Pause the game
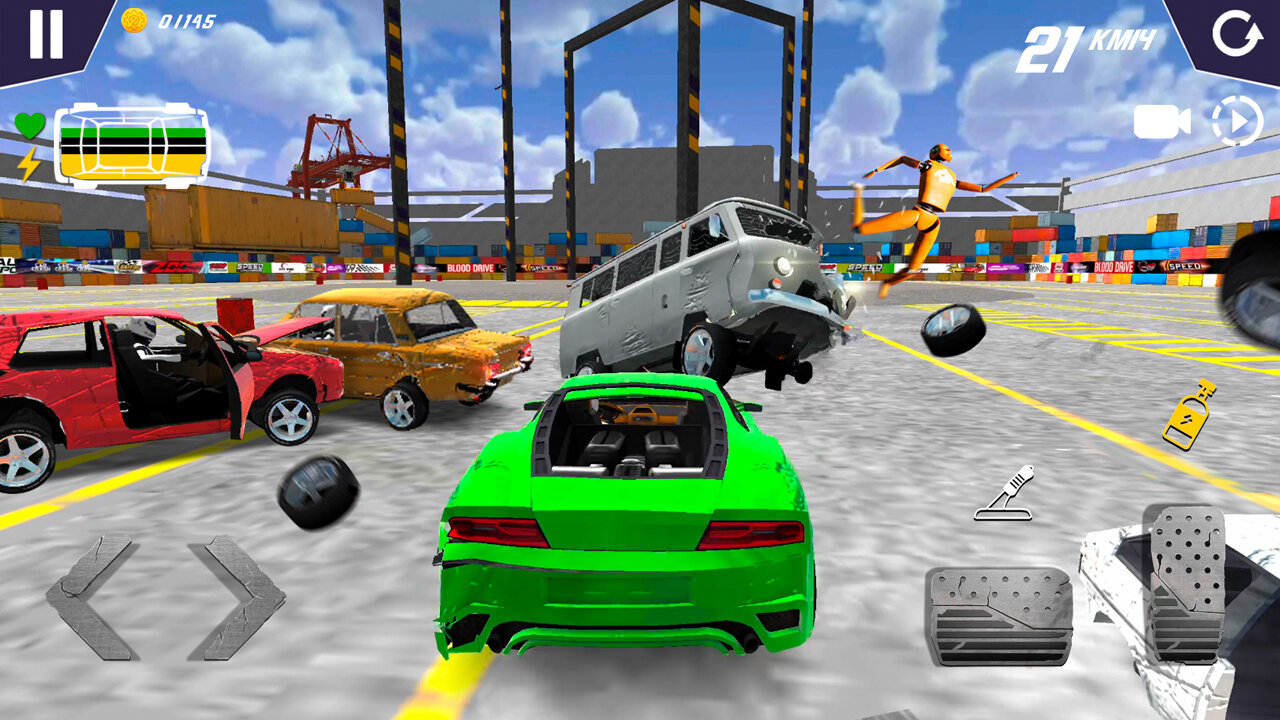1280x720 pixels. pyautogui.click(x=46, y=34)
